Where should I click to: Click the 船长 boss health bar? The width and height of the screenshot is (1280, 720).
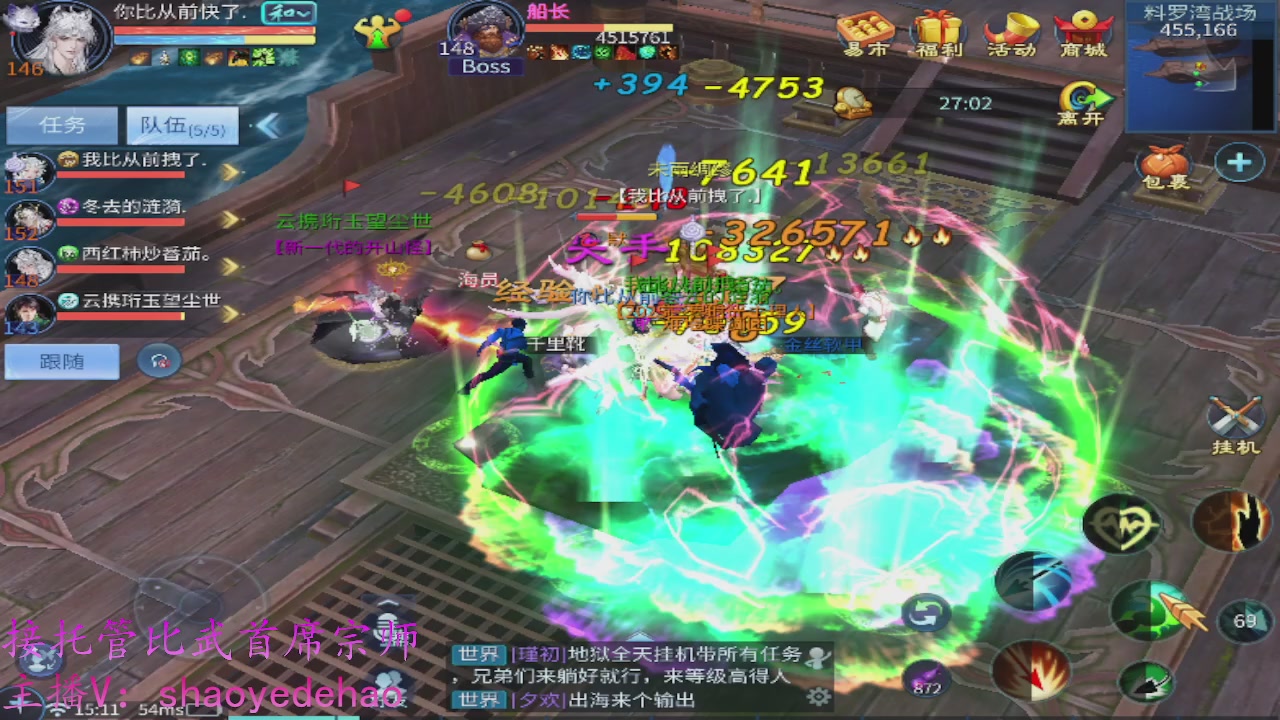[600, 28]
